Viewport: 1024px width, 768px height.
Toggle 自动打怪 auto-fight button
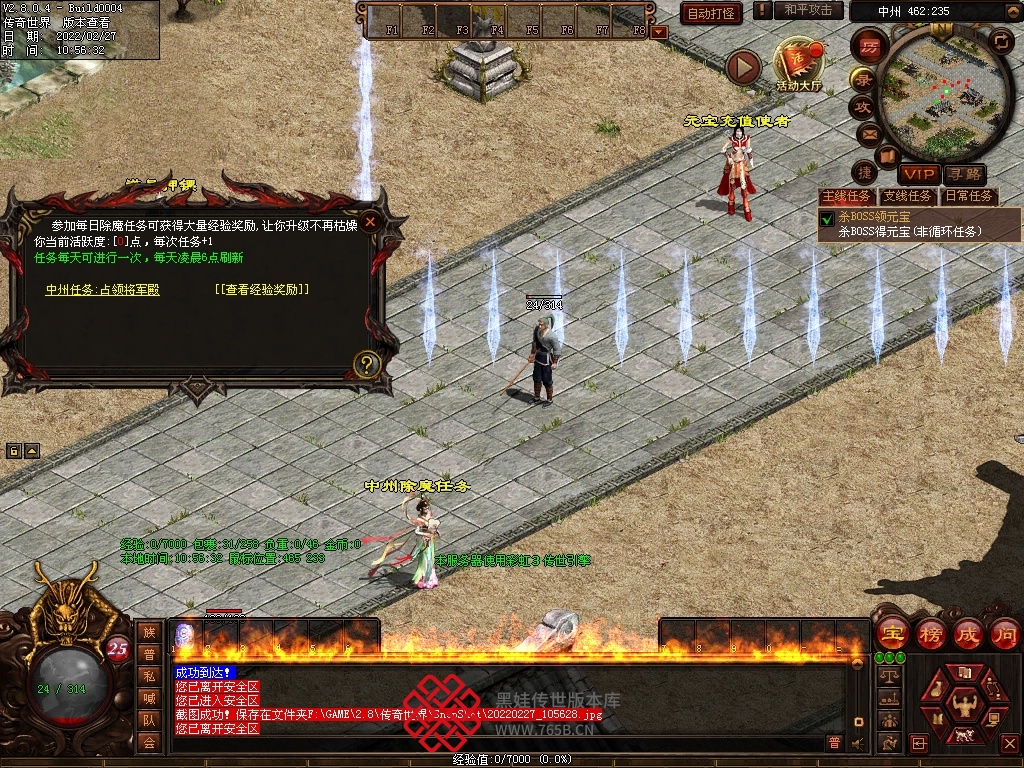click(710, 13)
